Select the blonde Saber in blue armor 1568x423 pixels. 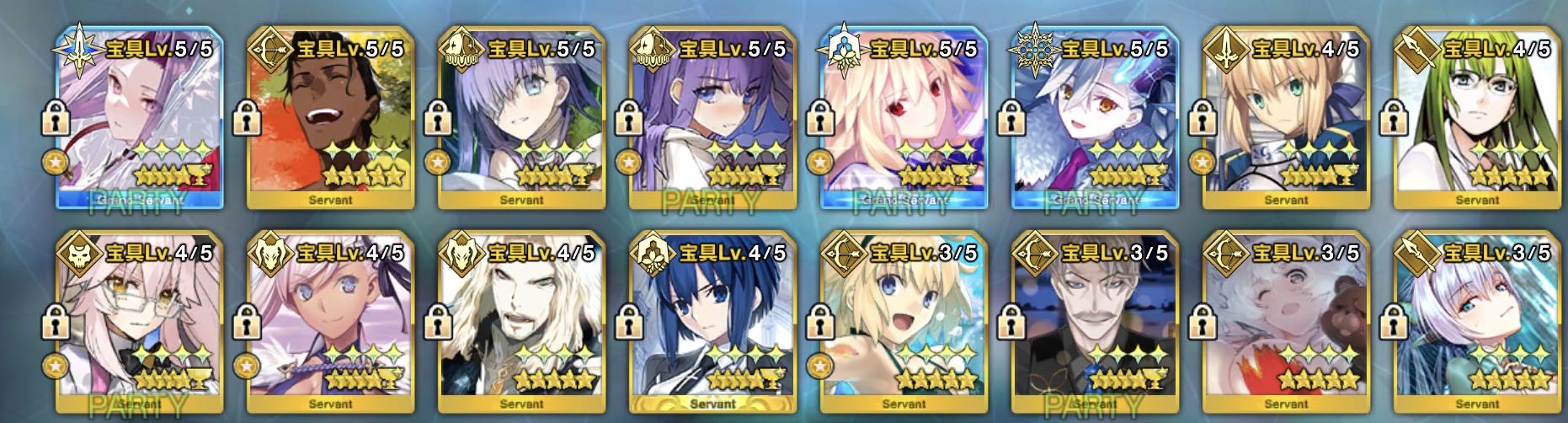point(1286,118)
